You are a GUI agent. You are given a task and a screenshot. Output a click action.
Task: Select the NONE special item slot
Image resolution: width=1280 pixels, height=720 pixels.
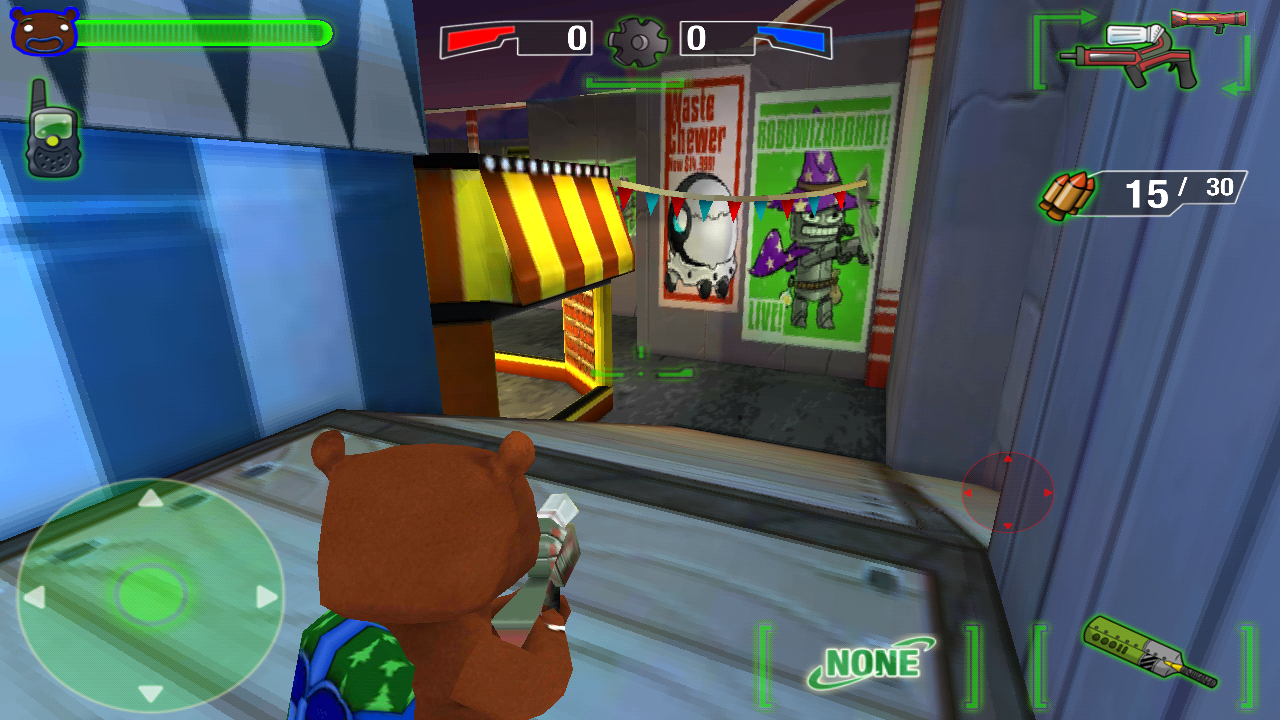(870, 663)
